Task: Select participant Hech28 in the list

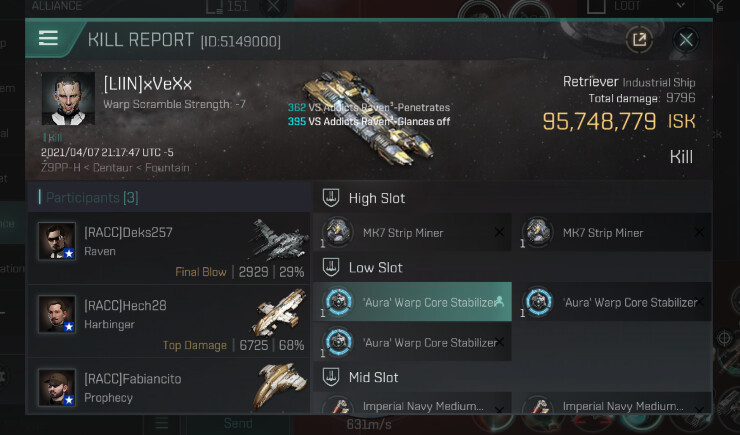Action: pos(168,319)
